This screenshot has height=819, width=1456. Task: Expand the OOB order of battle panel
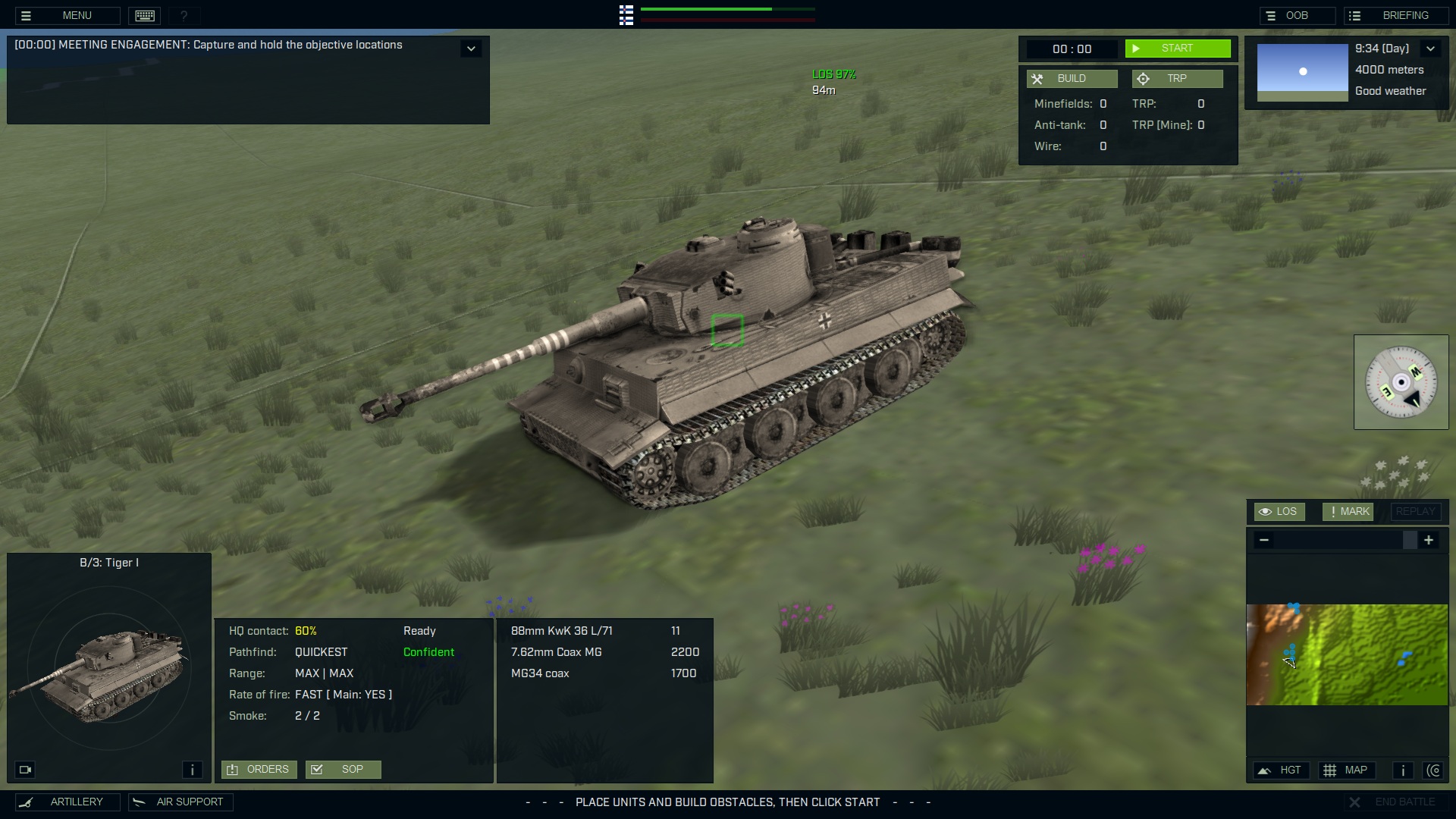coord(1297,15)
